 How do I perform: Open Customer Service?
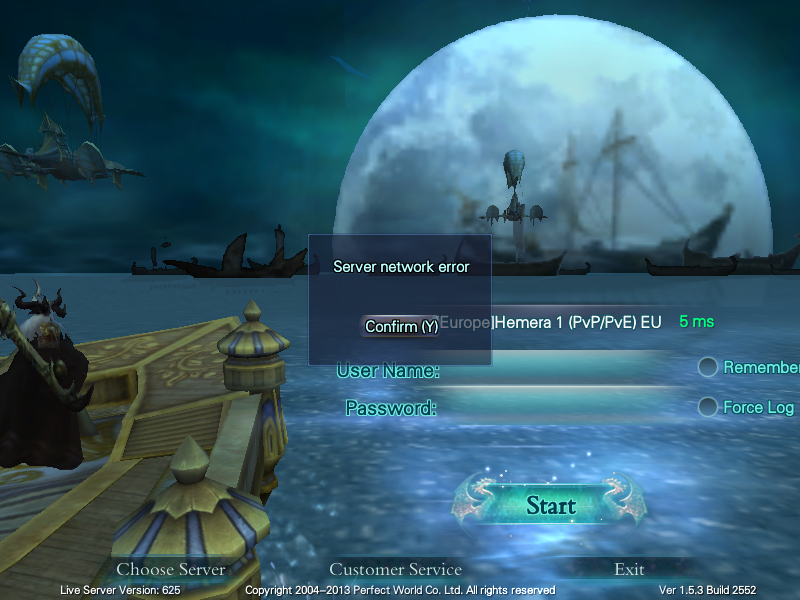[396, 569]
